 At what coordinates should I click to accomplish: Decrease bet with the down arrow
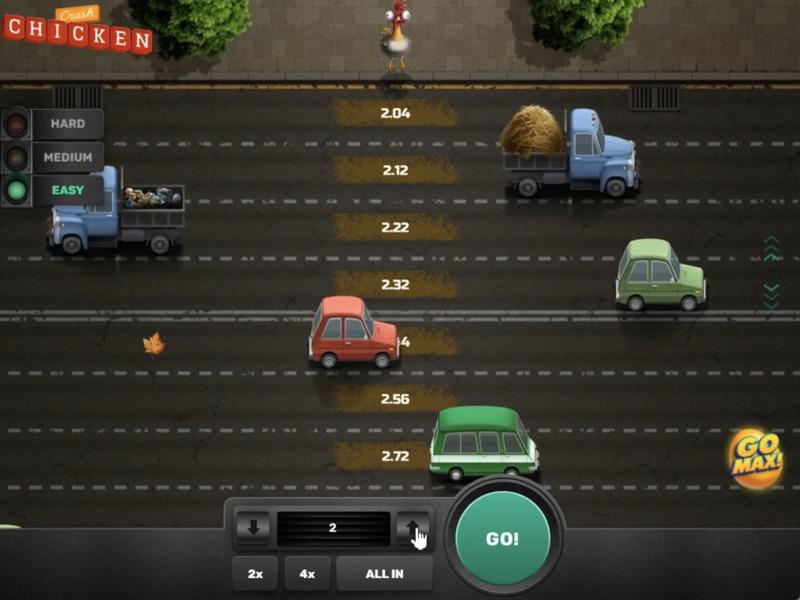252,528
